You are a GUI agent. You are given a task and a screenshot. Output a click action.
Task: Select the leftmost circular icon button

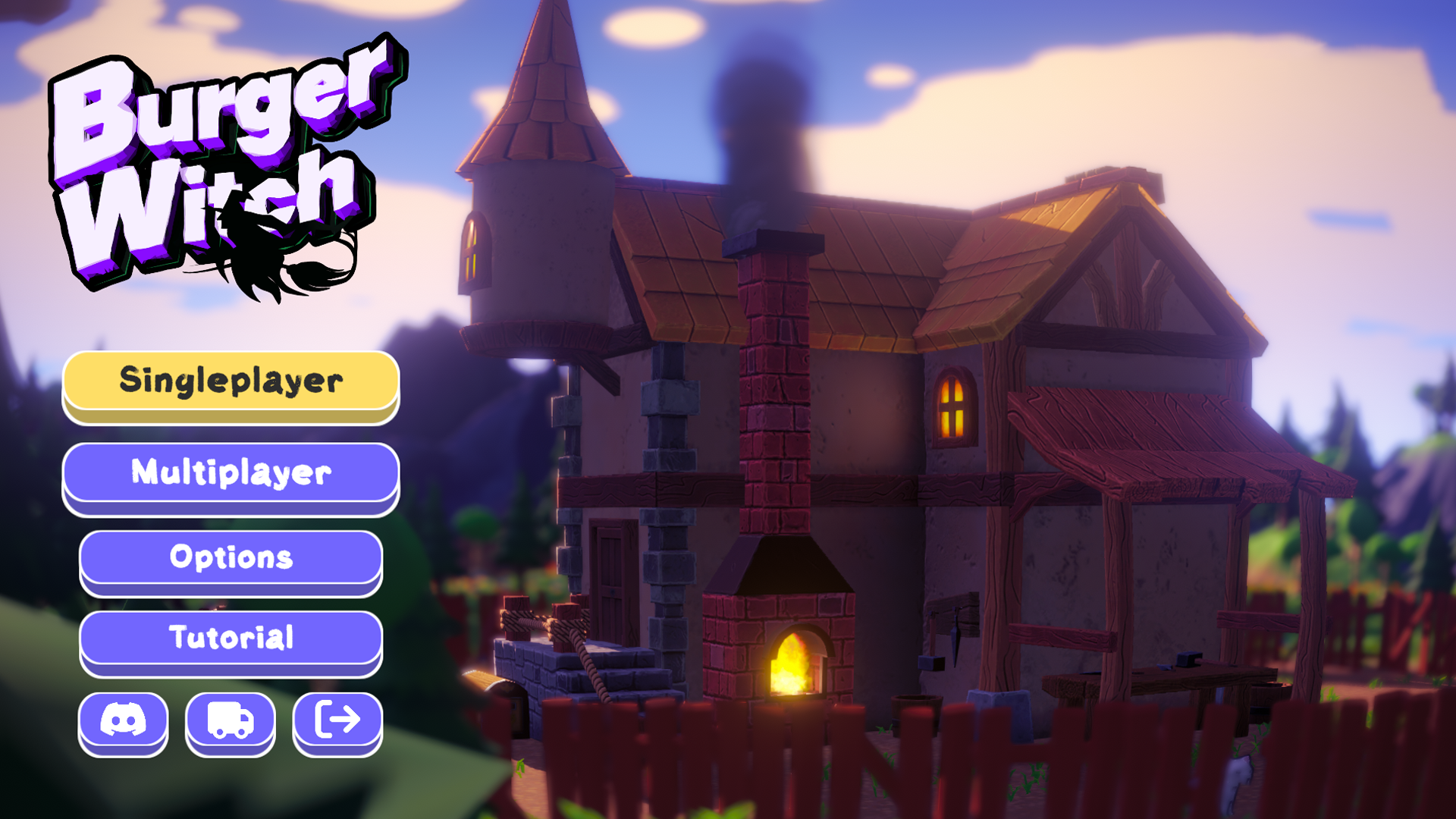click(x=124, y=722)
